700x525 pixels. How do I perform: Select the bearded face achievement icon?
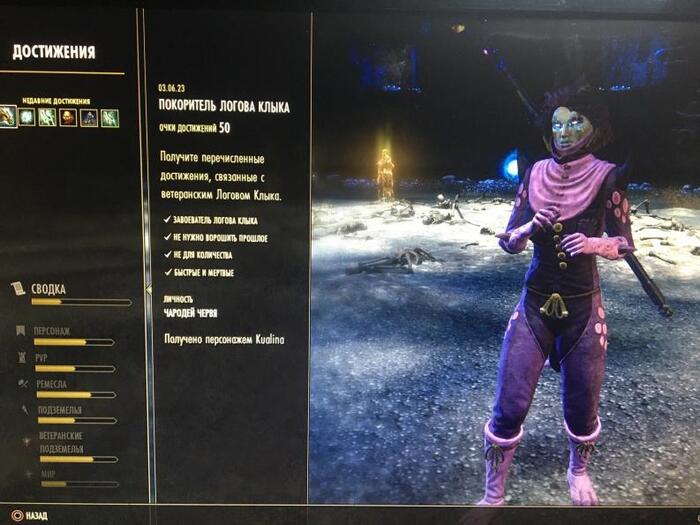point(68,117)
